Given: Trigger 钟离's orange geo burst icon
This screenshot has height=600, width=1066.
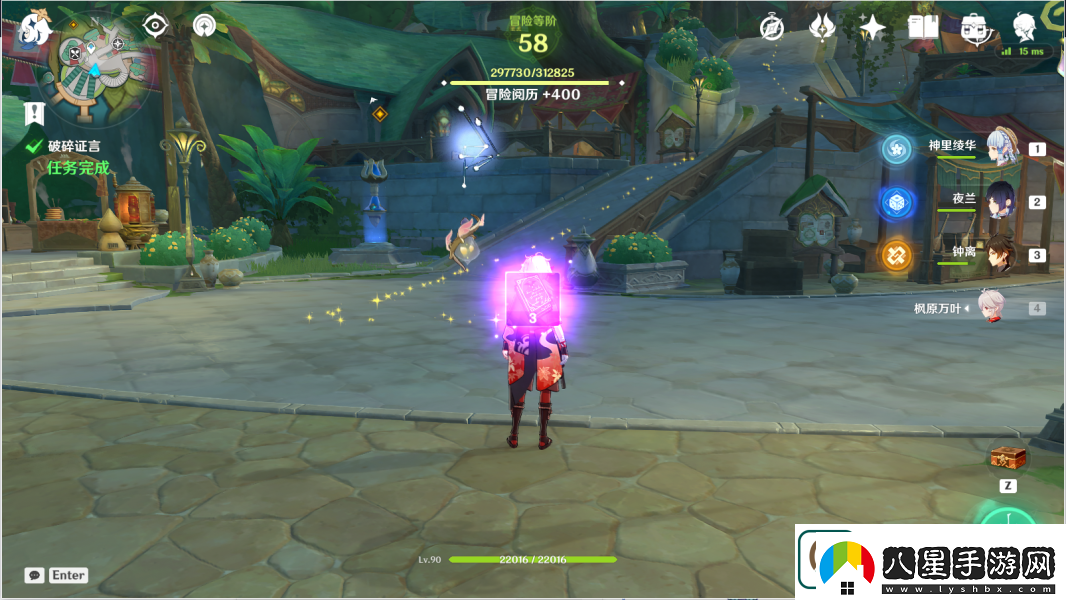Looking at the screenshot, I should pos(896,255).
